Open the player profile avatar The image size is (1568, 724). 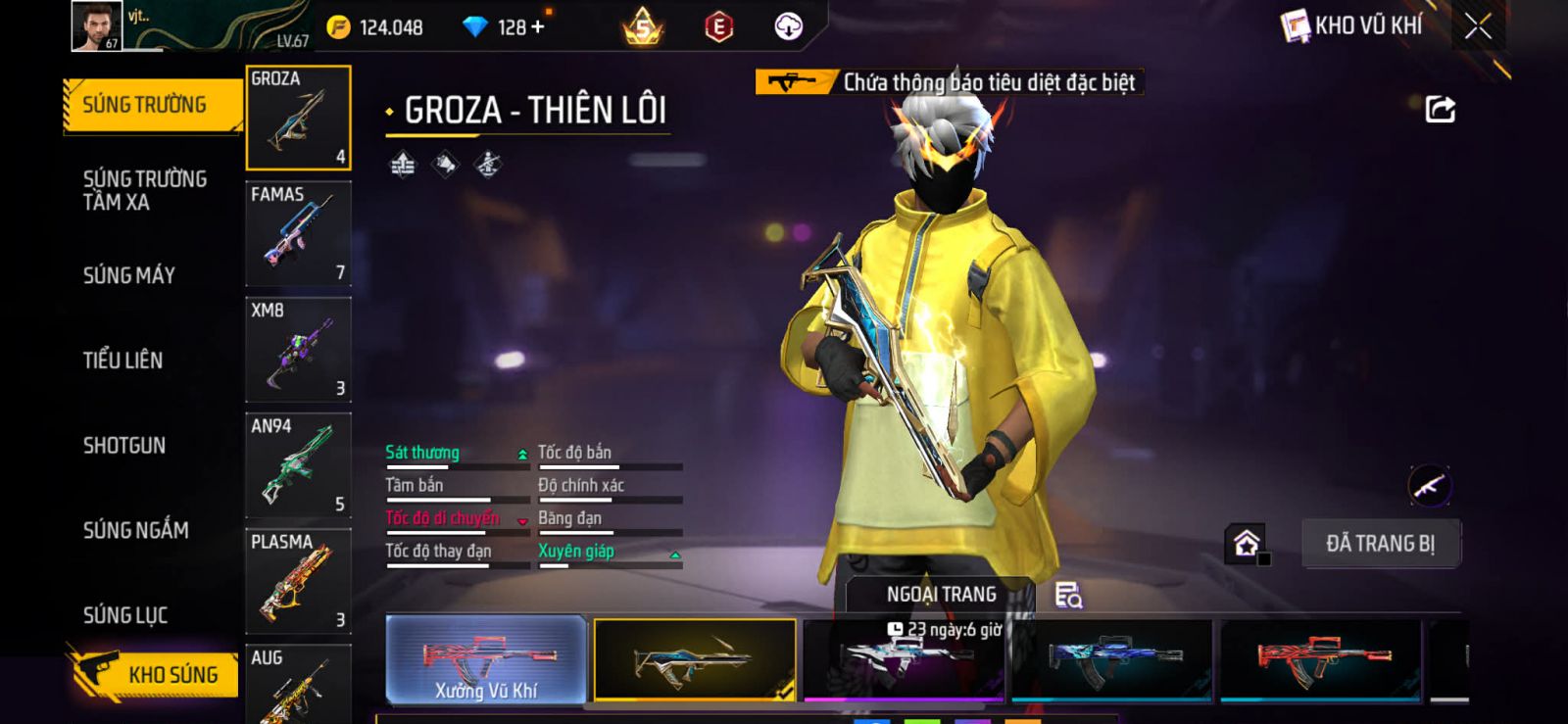[x=96, y=25]
